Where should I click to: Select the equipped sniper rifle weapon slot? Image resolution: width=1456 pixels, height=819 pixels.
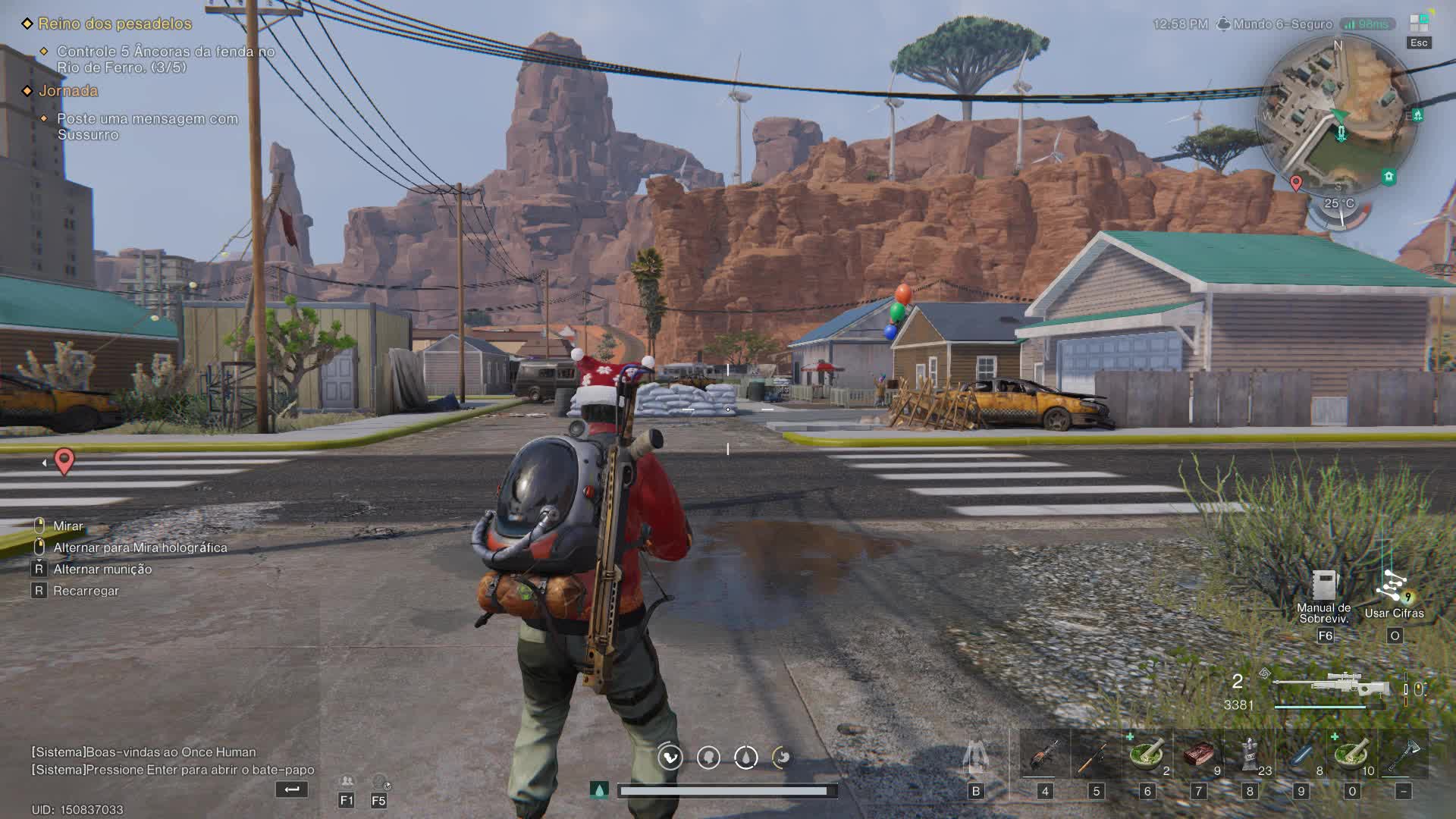(x=1331, y=686)
